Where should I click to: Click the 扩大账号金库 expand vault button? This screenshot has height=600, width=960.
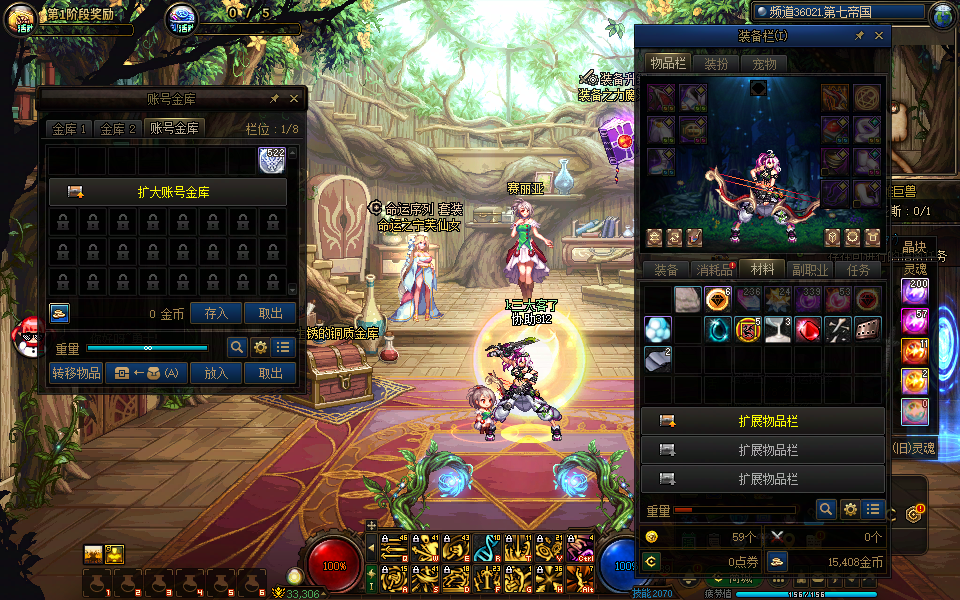click(168, 192)
